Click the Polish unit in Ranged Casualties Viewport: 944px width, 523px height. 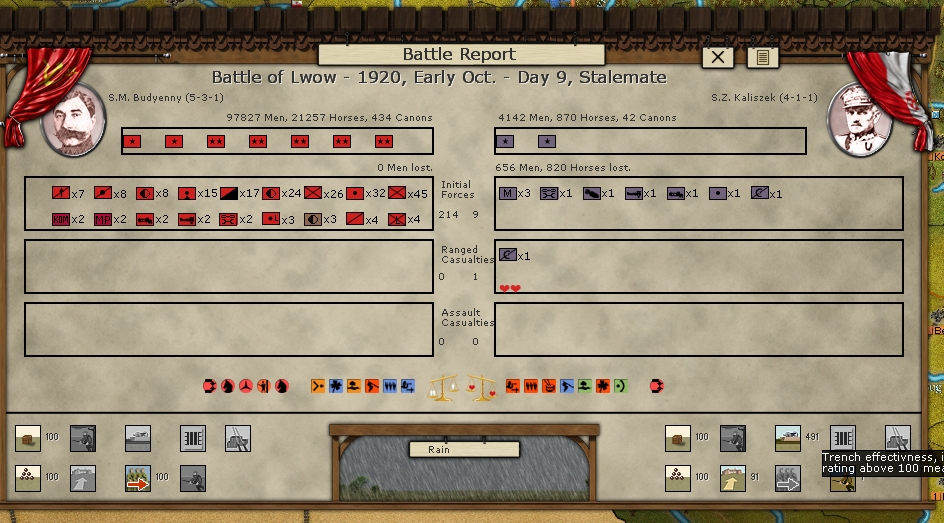pos(507,256)
